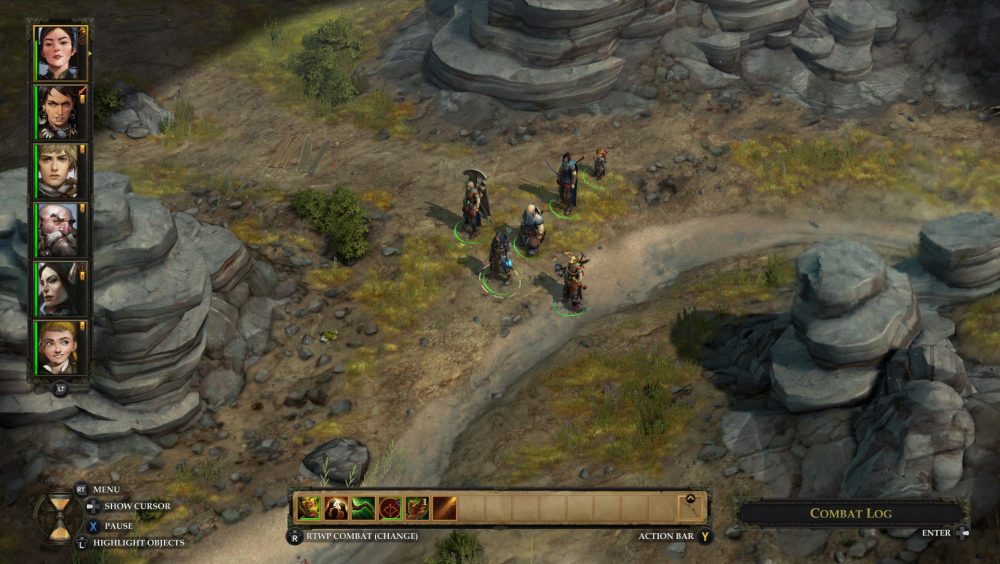Screen dimensions: 1000x564
Task: Select the orange streak ability slot
Action: click(444, 508)
